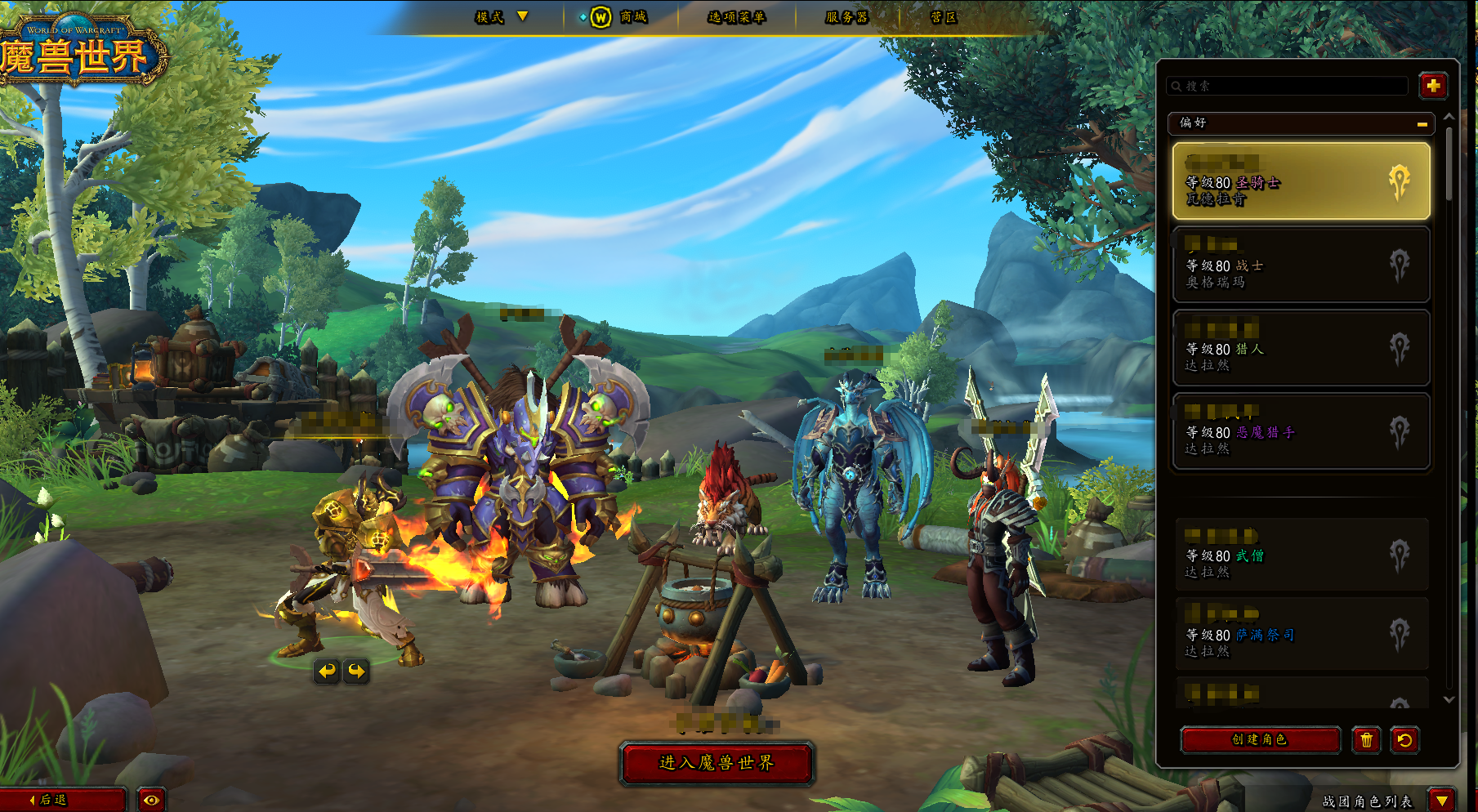This screenshot has width=1478, height=812.
Task: Click the 后退 back button
Action: click(61, 800)
